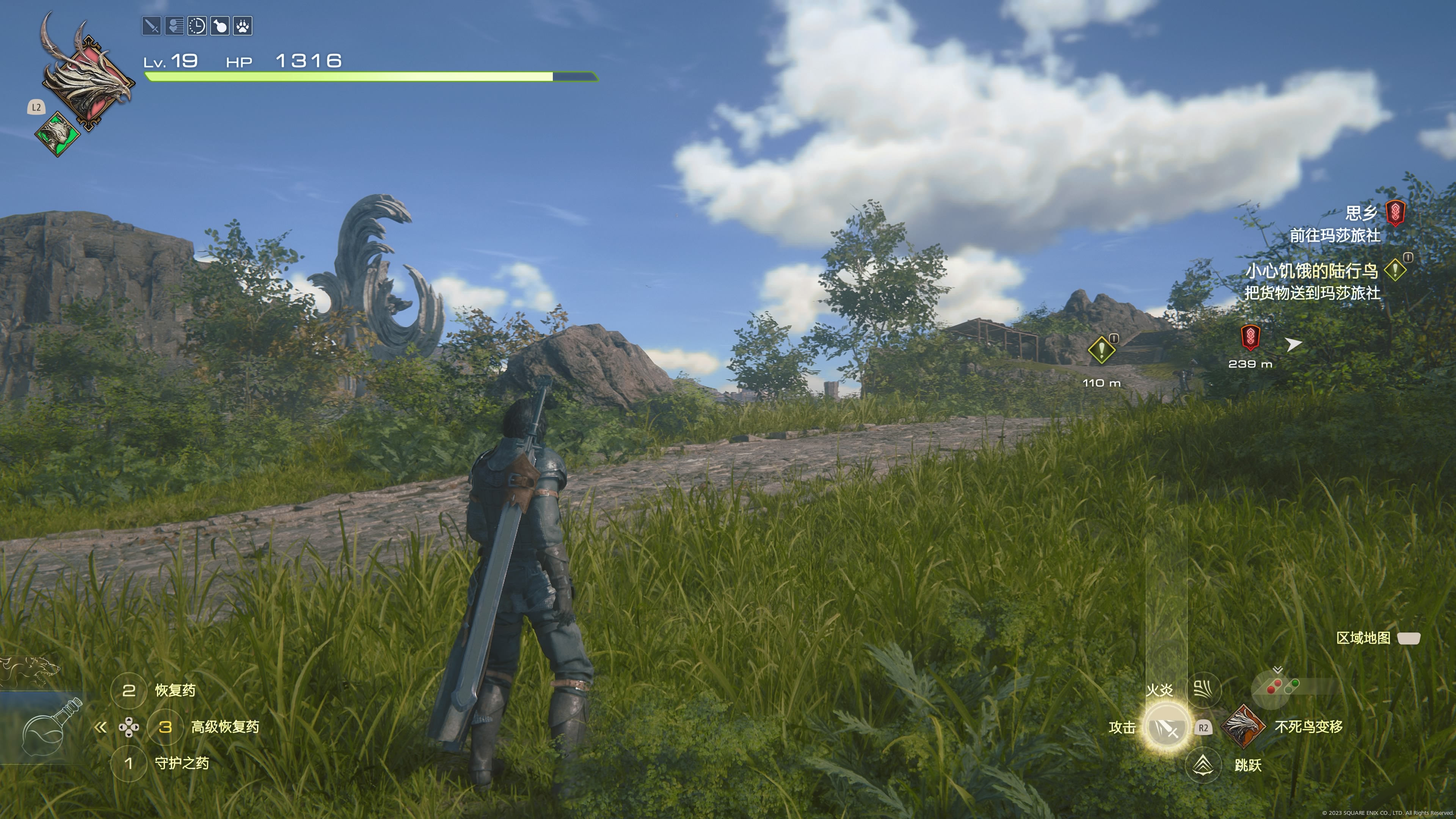Click the 跳跃 jump icon

point(1203,765)
